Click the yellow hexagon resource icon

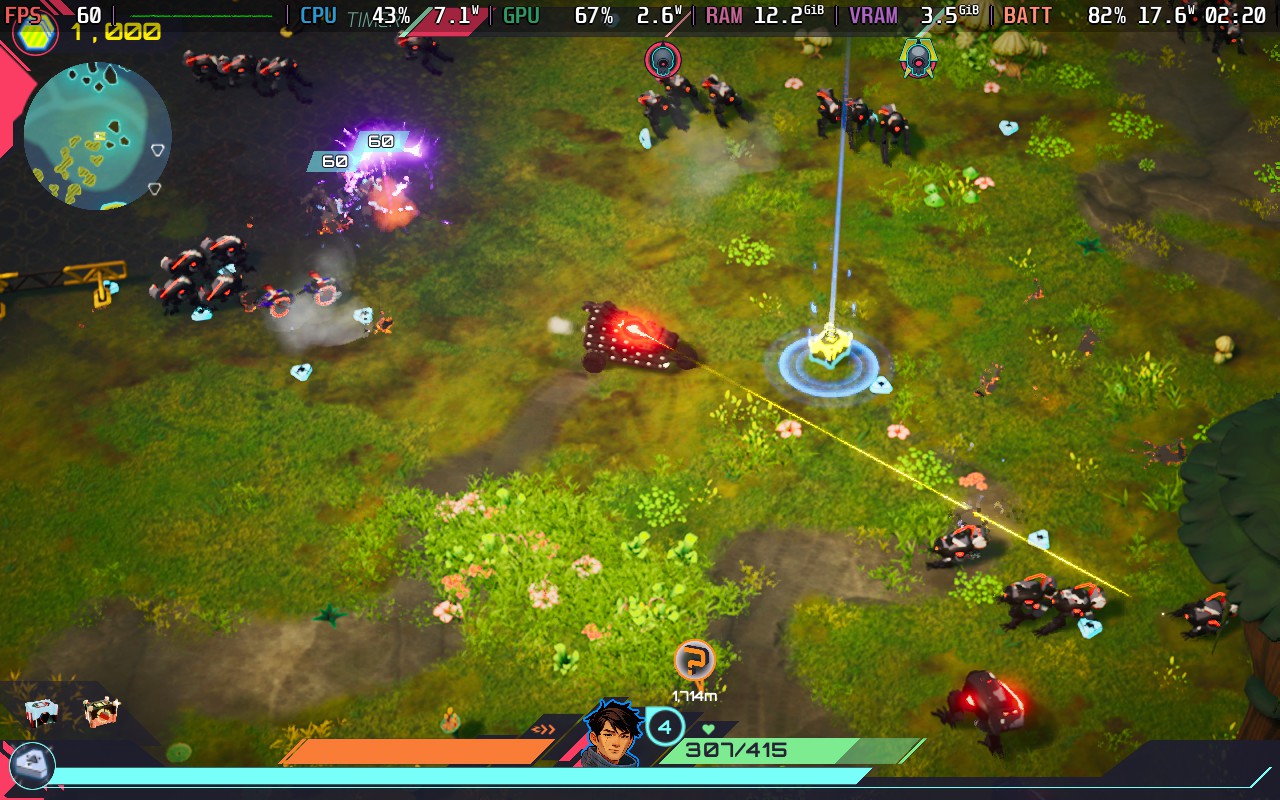[x=35, y=33]
